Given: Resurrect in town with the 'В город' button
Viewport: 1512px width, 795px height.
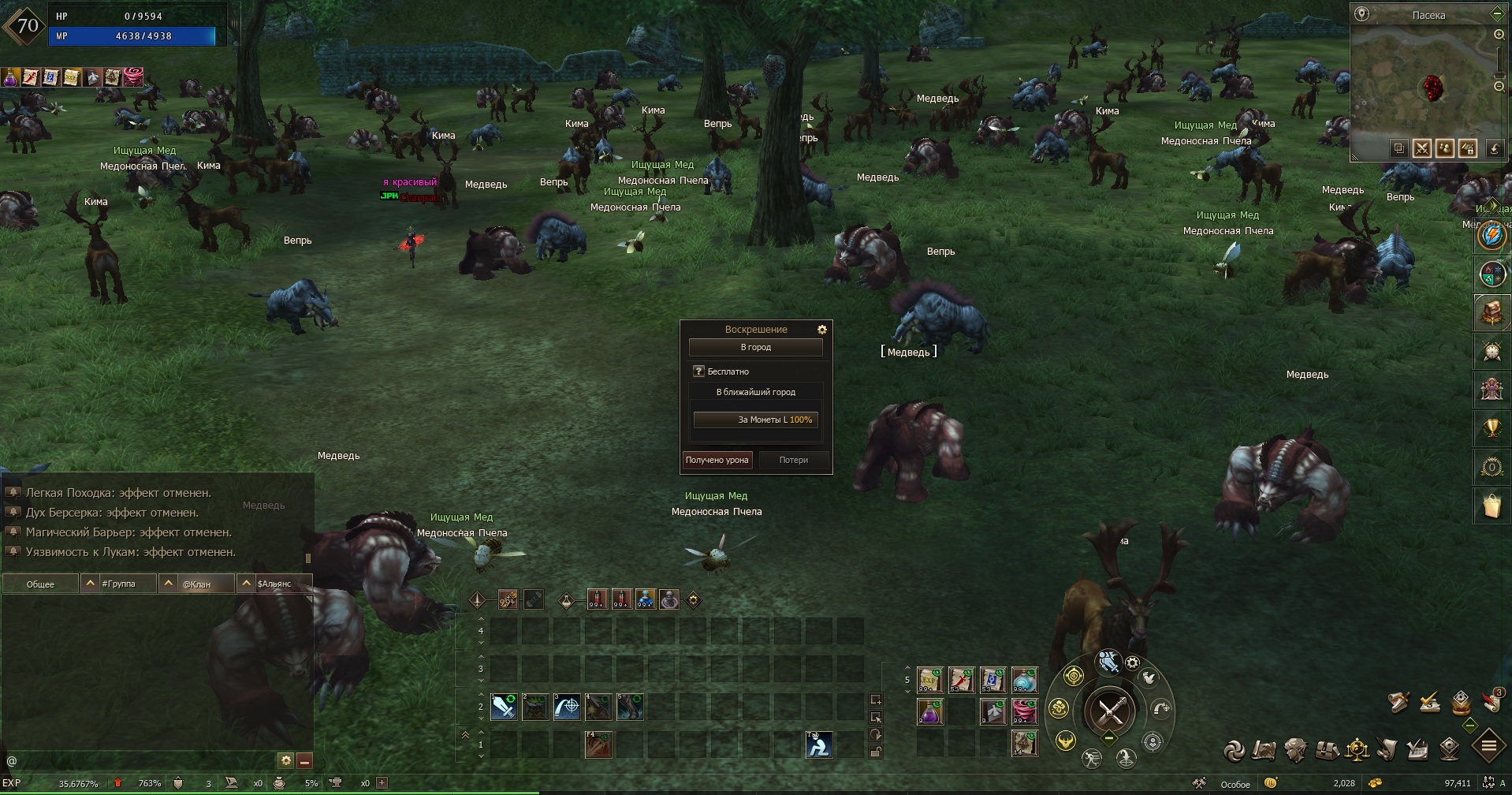Looking at the screenshot, I should pos(755,347).
